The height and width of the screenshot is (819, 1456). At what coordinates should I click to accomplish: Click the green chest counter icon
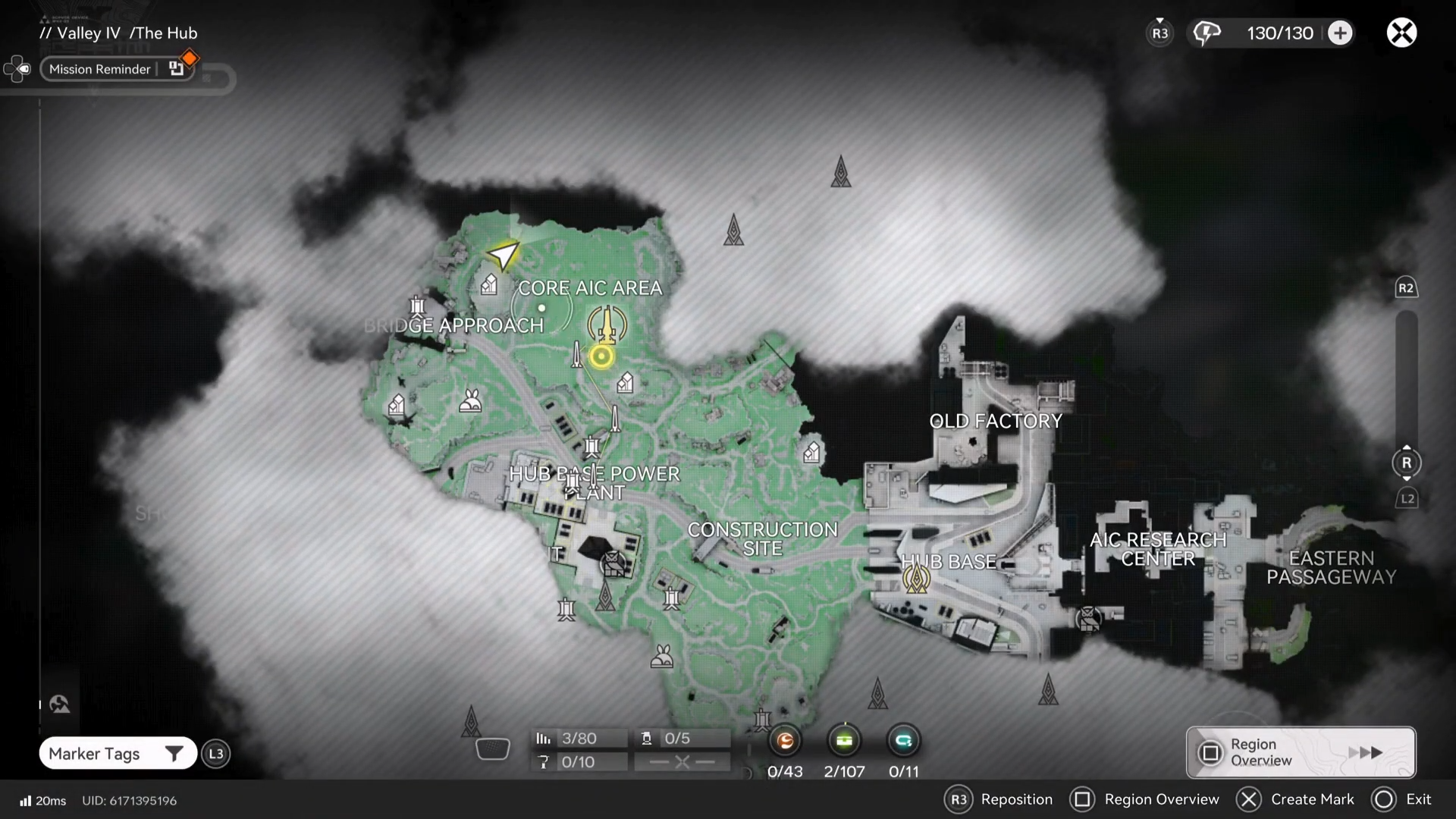844,741
